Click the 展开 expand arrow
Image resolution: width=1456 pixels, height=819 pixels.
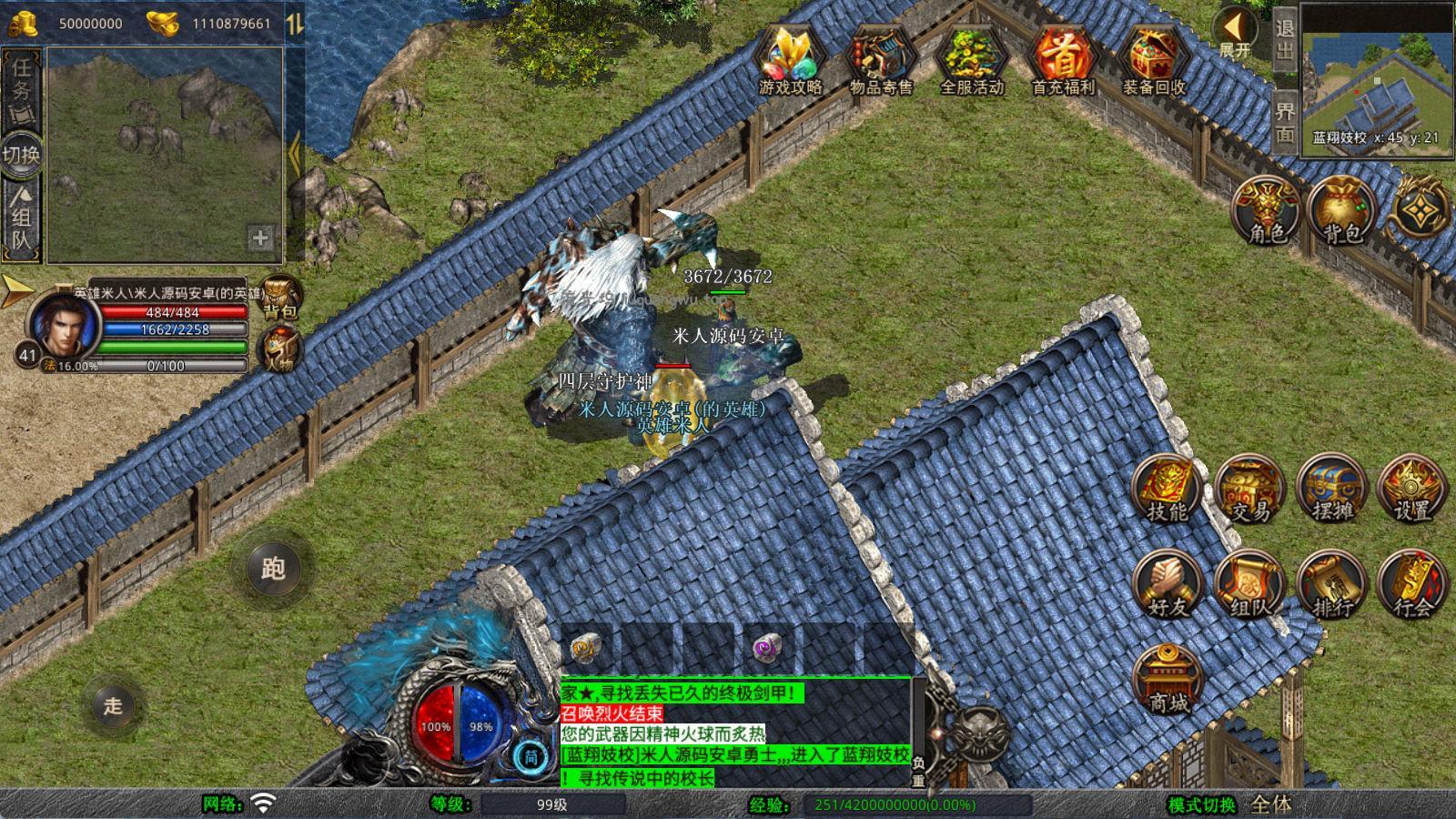pos(1235,34)
